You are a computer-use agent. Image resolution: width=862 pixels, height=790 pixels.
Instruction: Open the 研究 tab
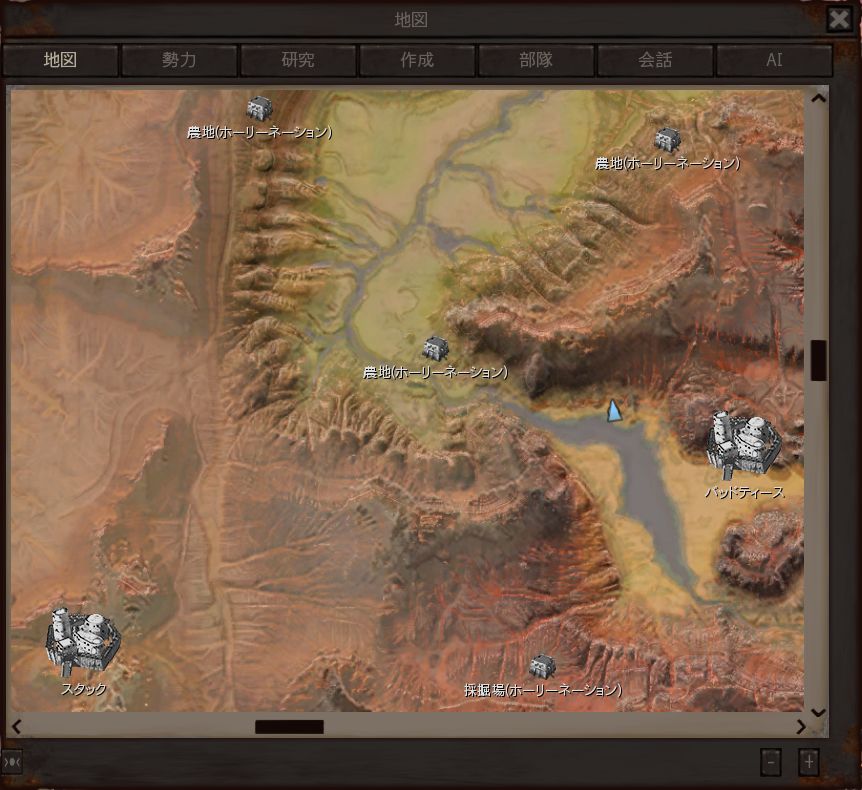point(298,60)
